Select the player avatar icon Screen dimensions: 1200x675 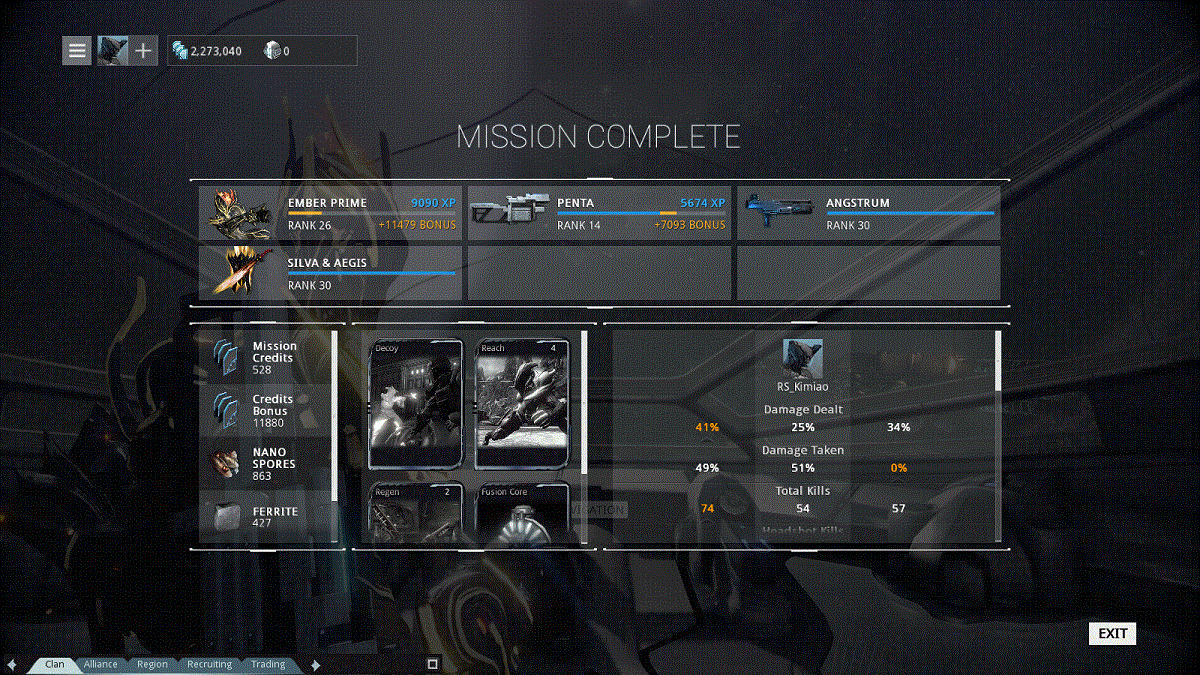point(112,50)
